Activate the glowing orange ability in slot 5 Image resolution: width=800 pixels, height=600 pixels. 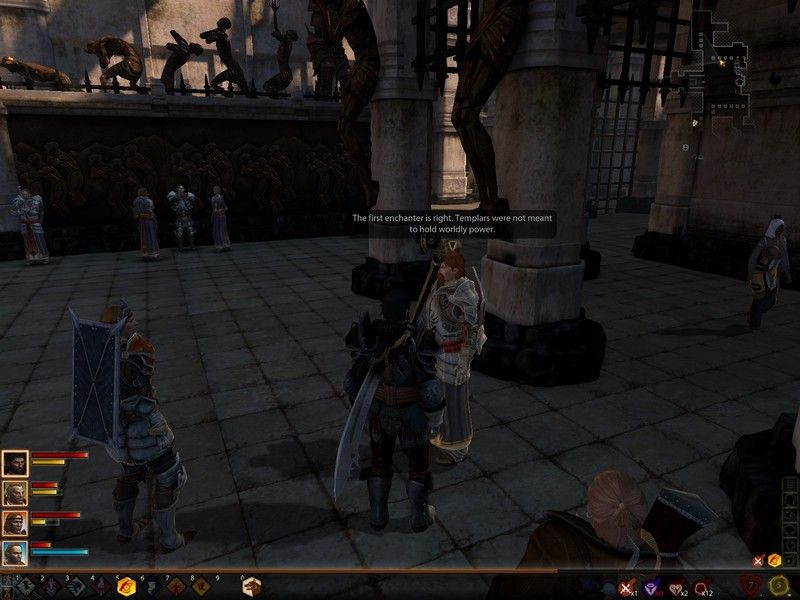[126, 587]
